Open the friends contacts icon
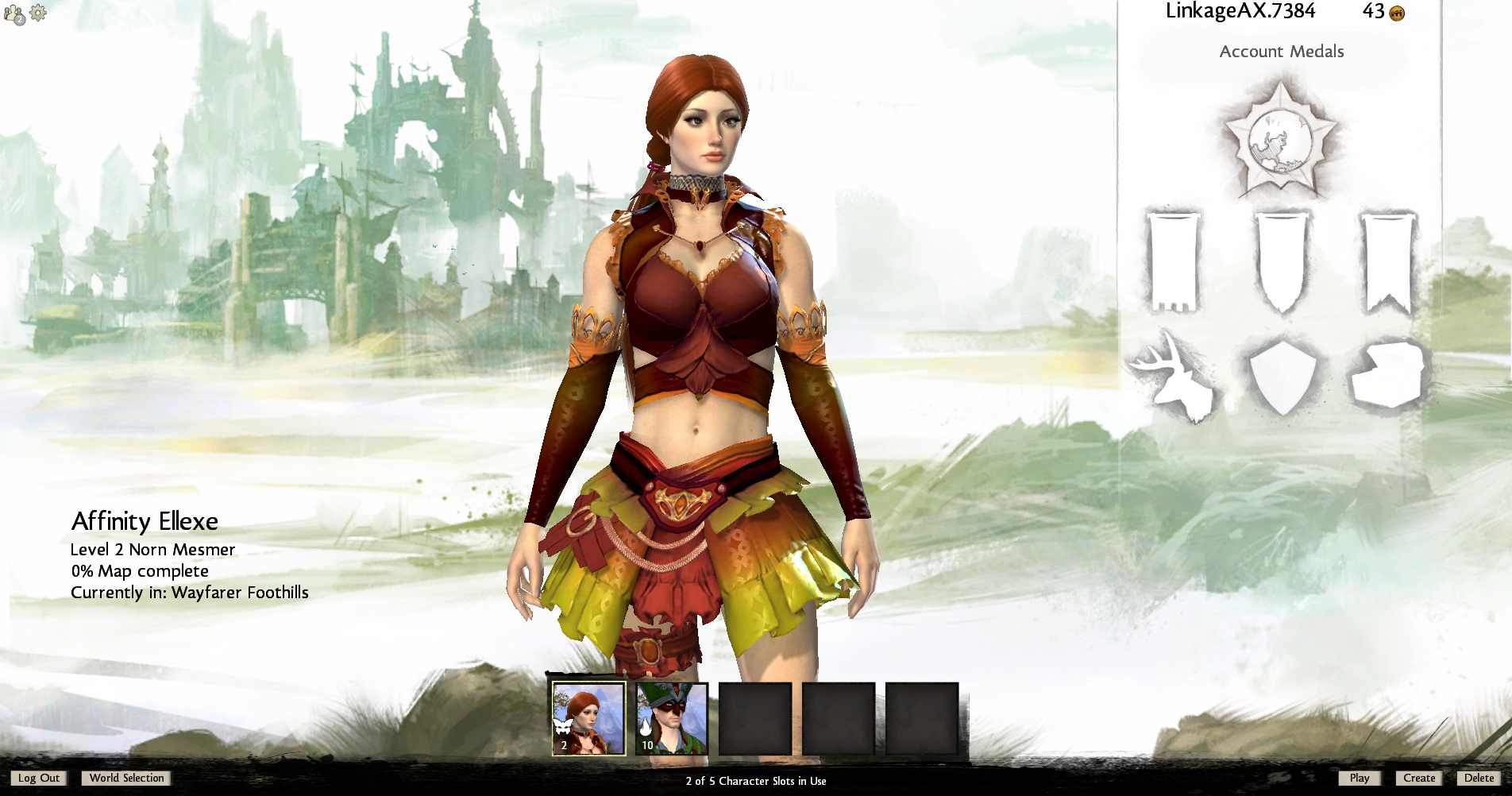The image size is (1512, 796). click(14, 14)
